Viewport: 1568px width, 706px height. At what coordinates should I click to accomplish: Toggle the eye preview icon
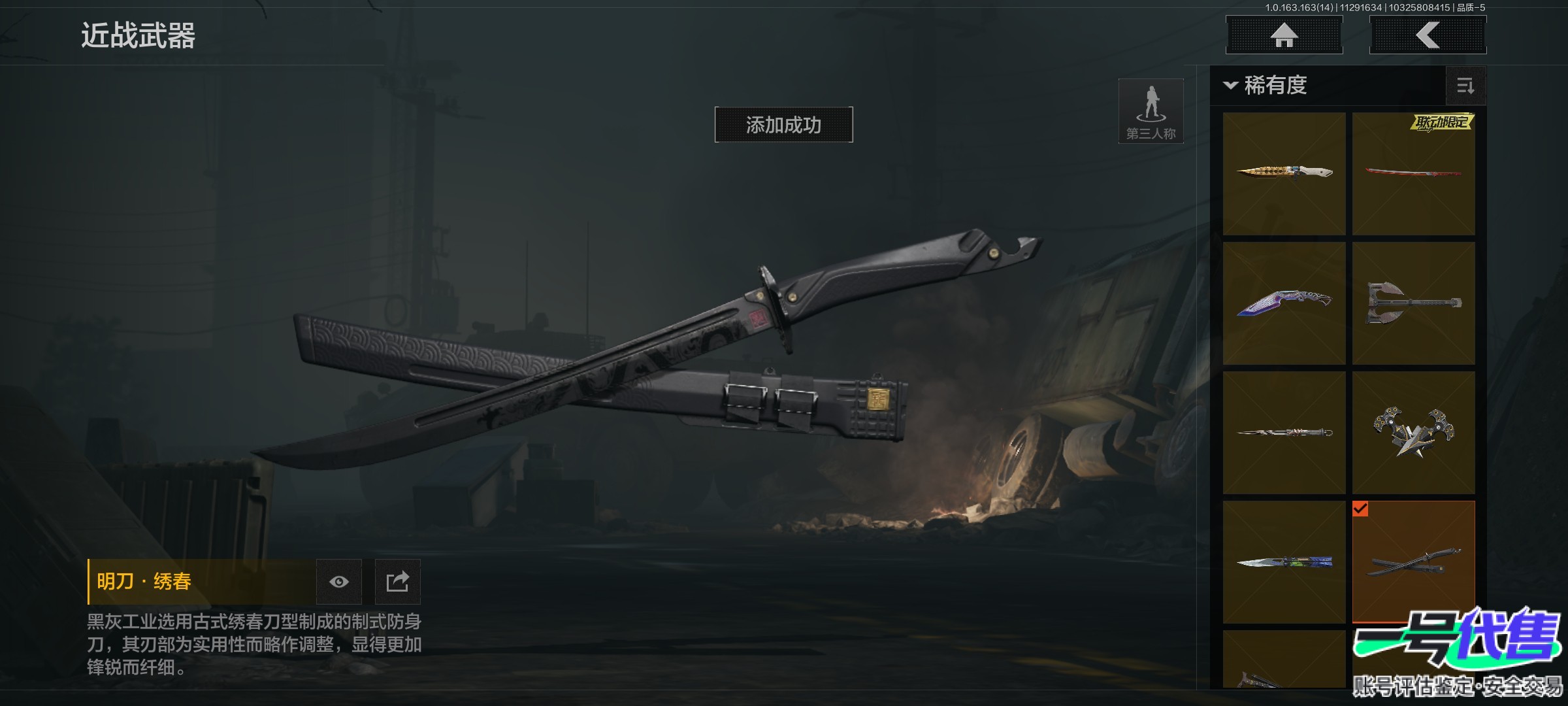[339, 582]
